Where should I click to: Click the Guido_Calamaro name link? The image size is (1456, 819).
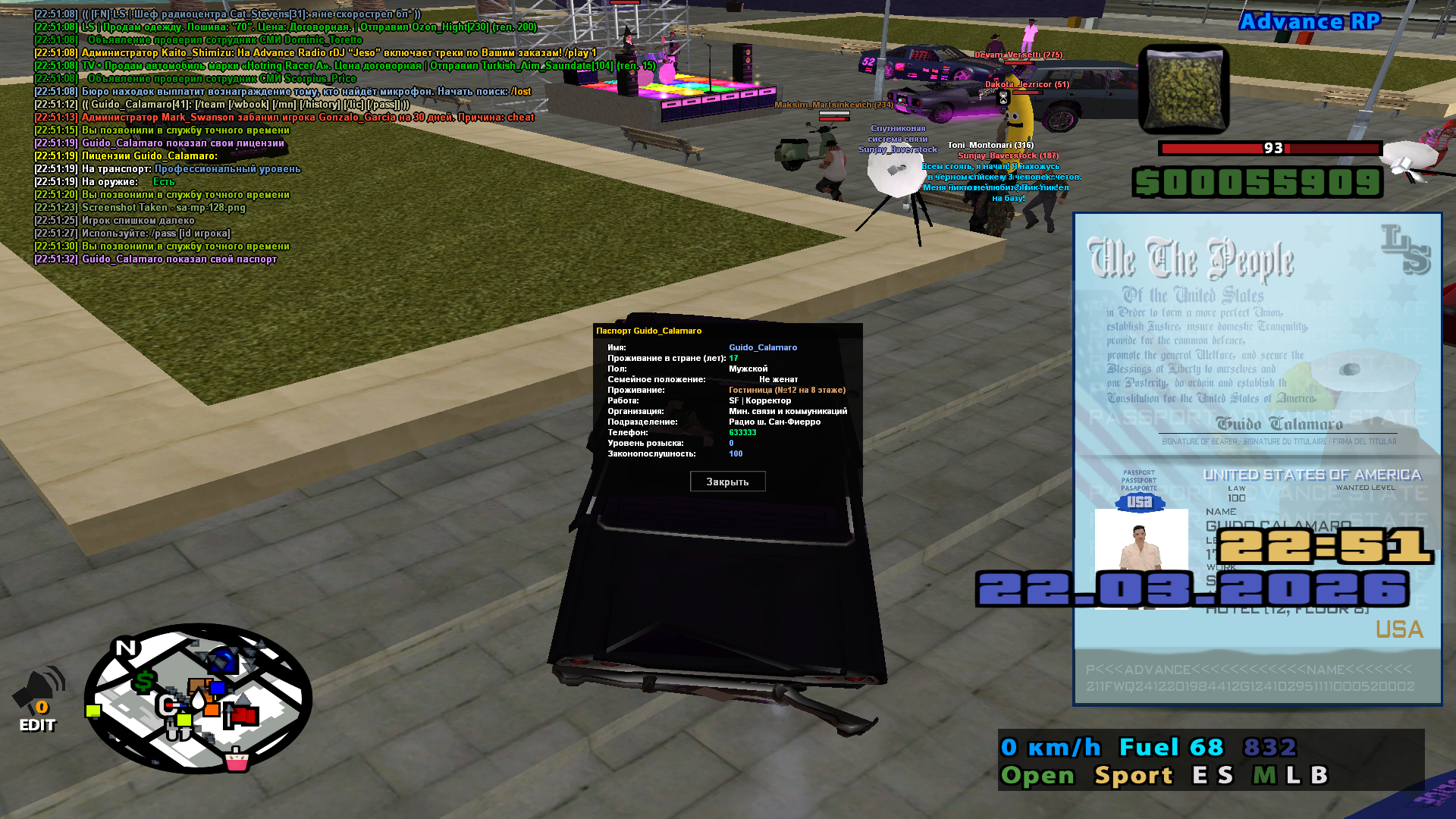tap(762, 347)
